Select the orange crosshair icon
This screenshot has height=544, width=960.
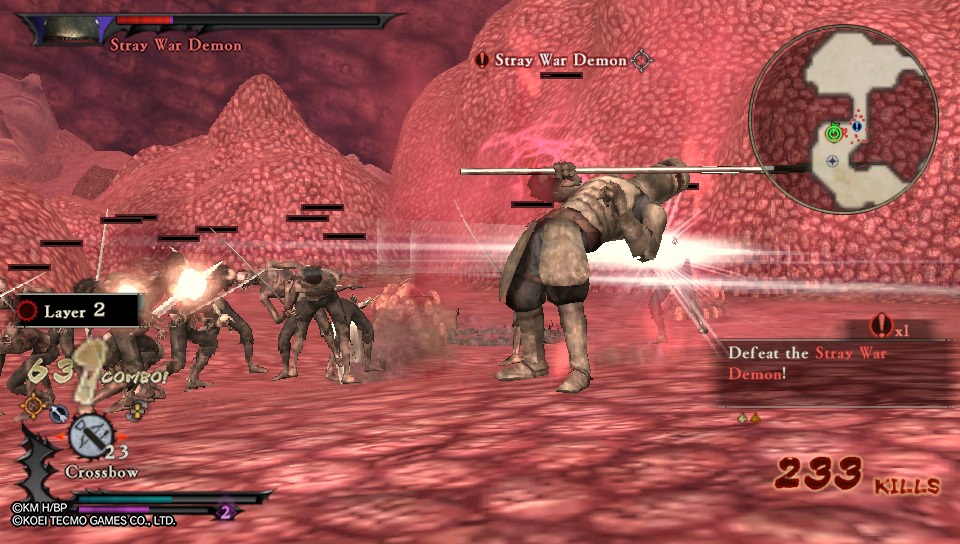pyautogui.click(x=34, y=405)
